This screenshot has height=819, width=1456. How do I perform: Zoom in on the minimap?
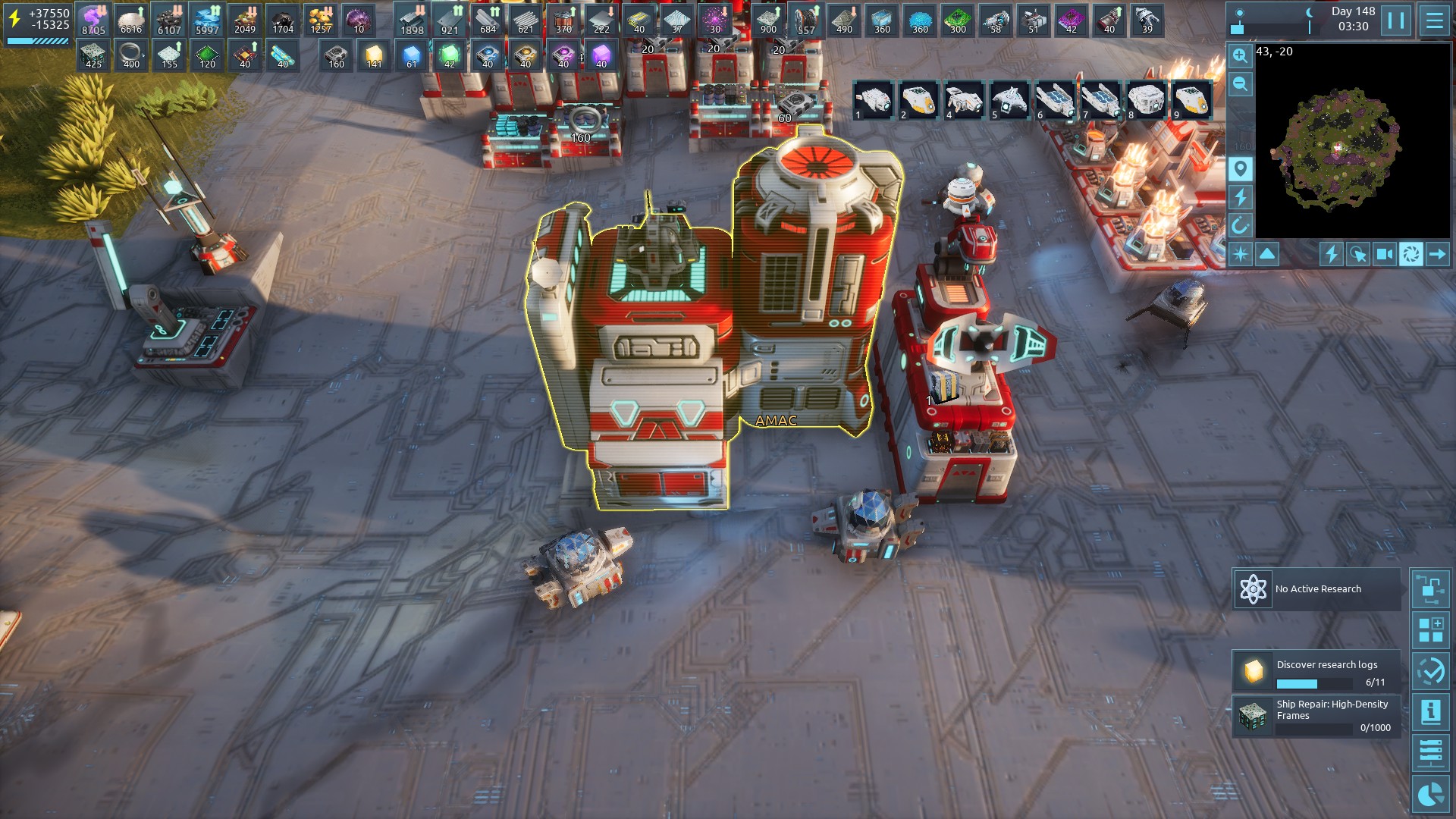[x=1240, y=55]
